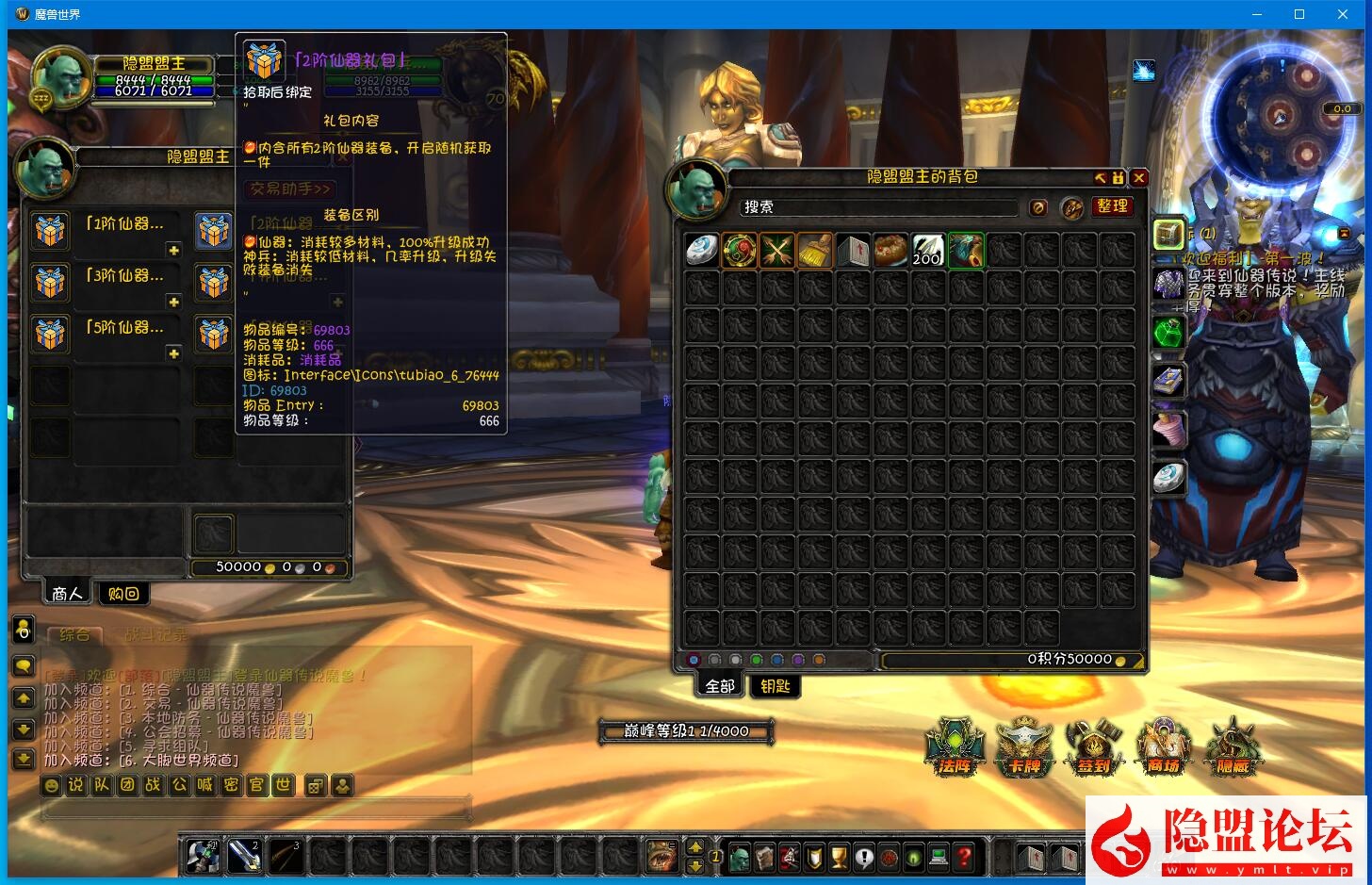Image resolution: width=1372 pixels, height=885 pixels.
Task: Choose the 5阶仙器 gift box item
Action: pyautogui.click(x=51, y=334)
